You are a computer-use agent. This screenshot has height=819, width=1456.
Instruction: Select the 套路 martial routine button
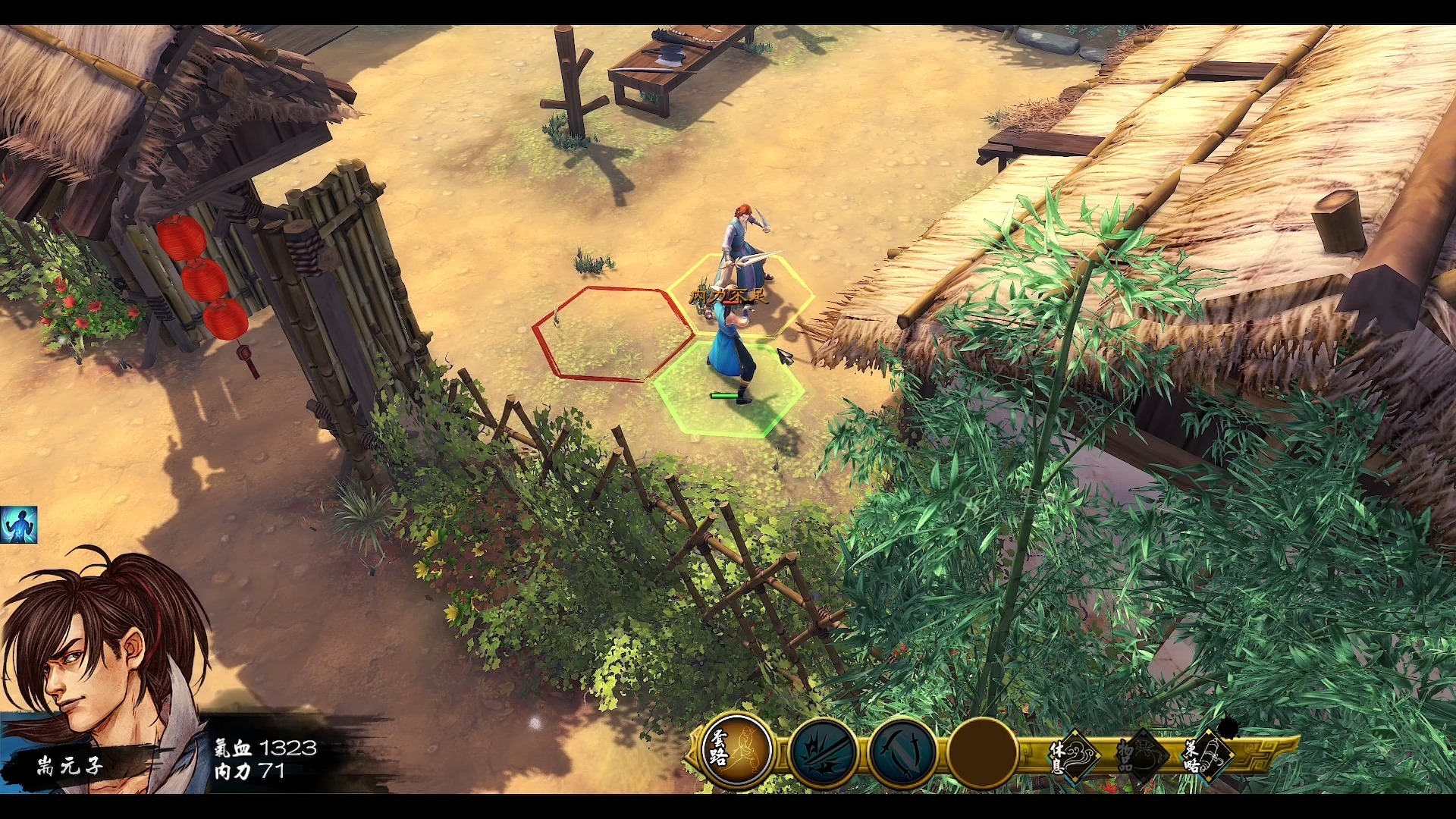pos(735,751)
